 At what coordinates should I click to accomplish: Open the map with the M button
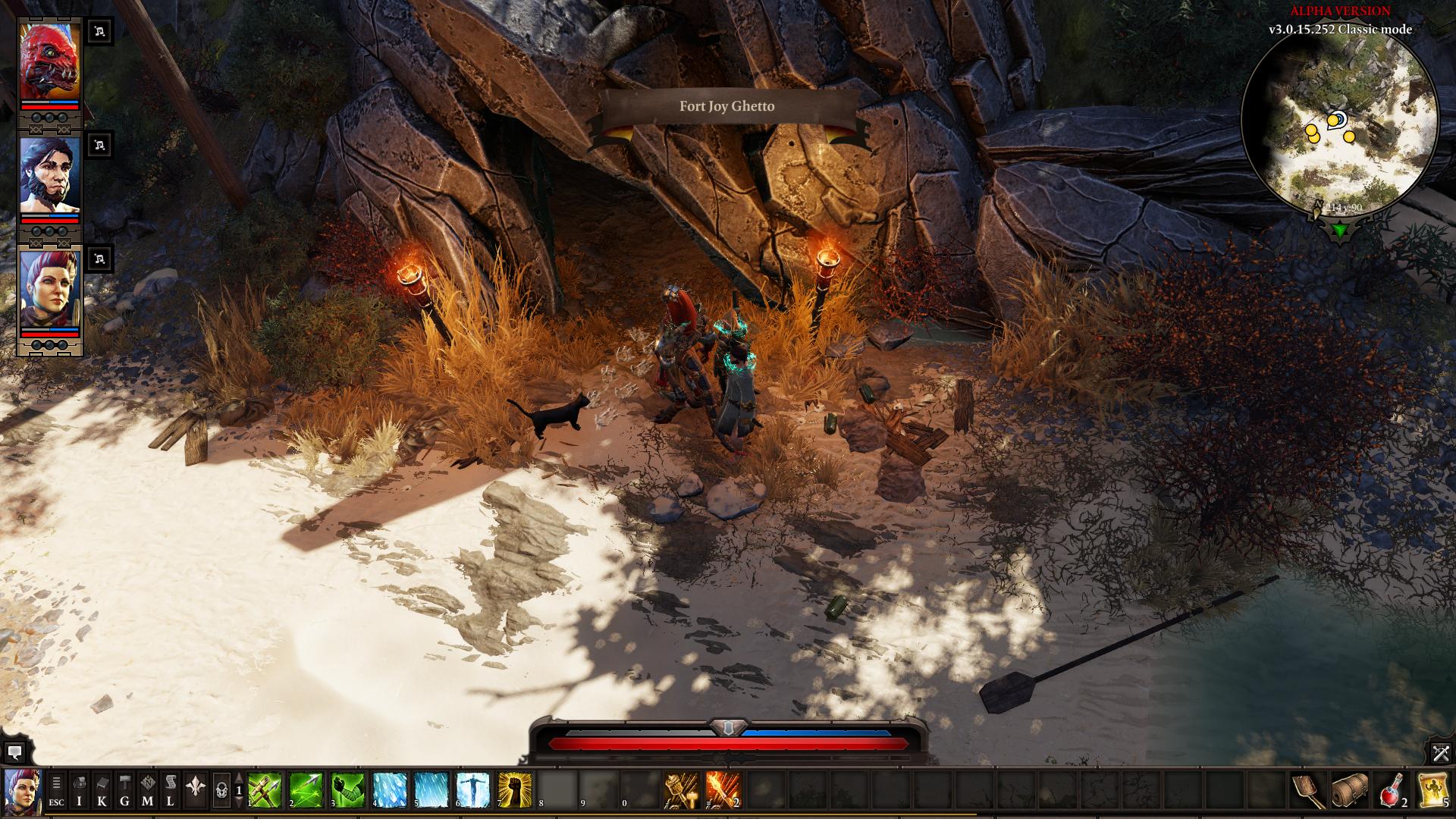tap(147, 791)
